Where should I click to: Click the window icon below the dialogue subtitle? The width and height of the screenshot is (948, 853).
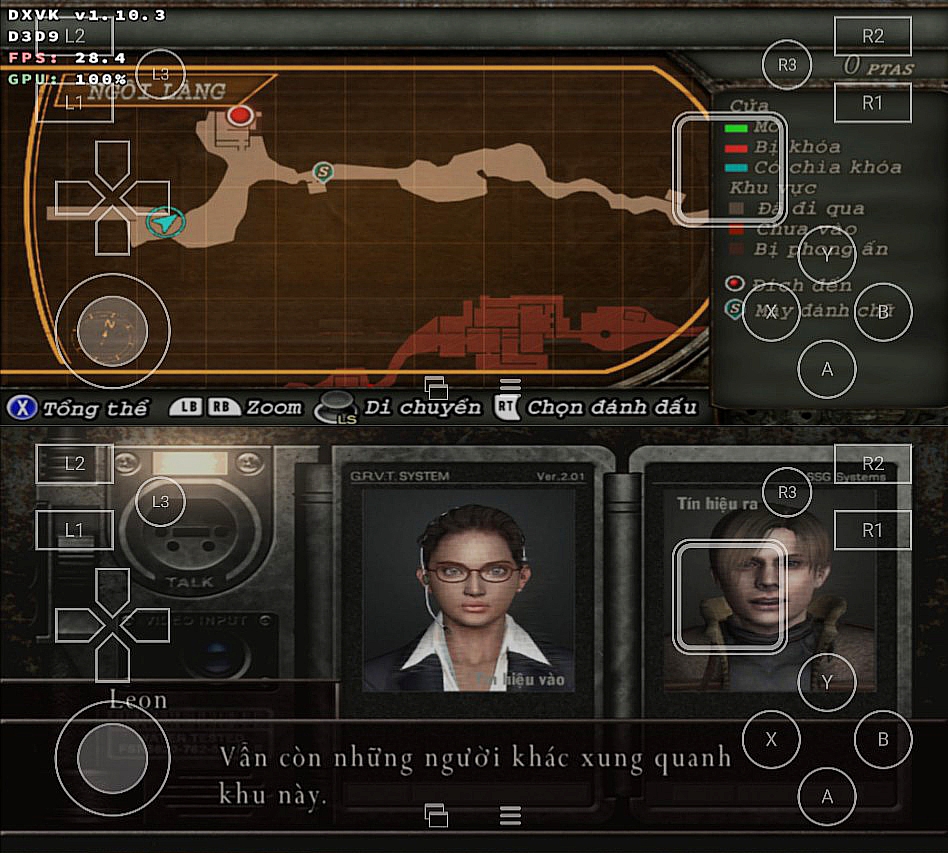(436, 815)
